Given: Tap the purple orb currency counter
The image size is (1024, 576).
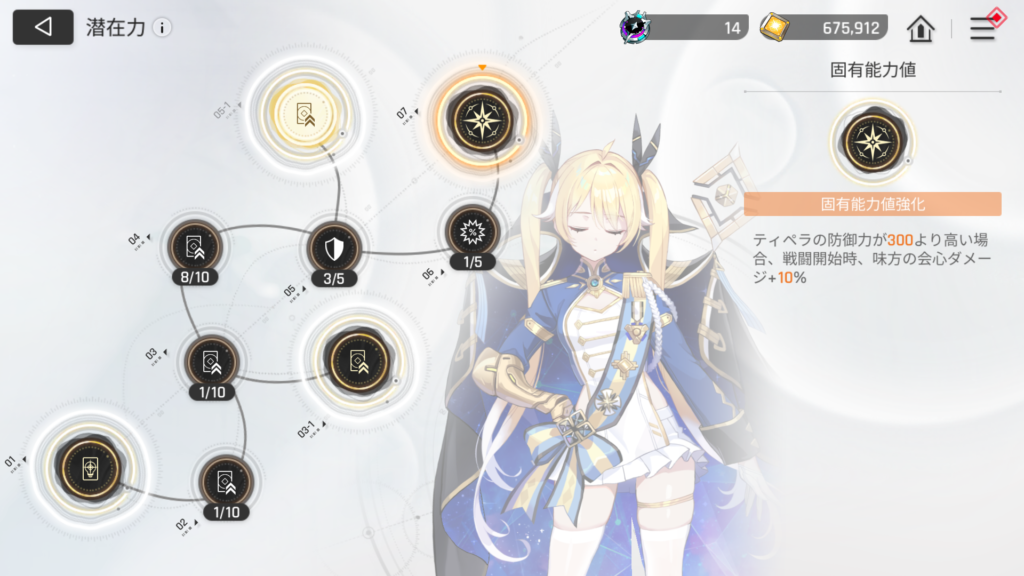Looking at the screenshot, I should (684, 28).
